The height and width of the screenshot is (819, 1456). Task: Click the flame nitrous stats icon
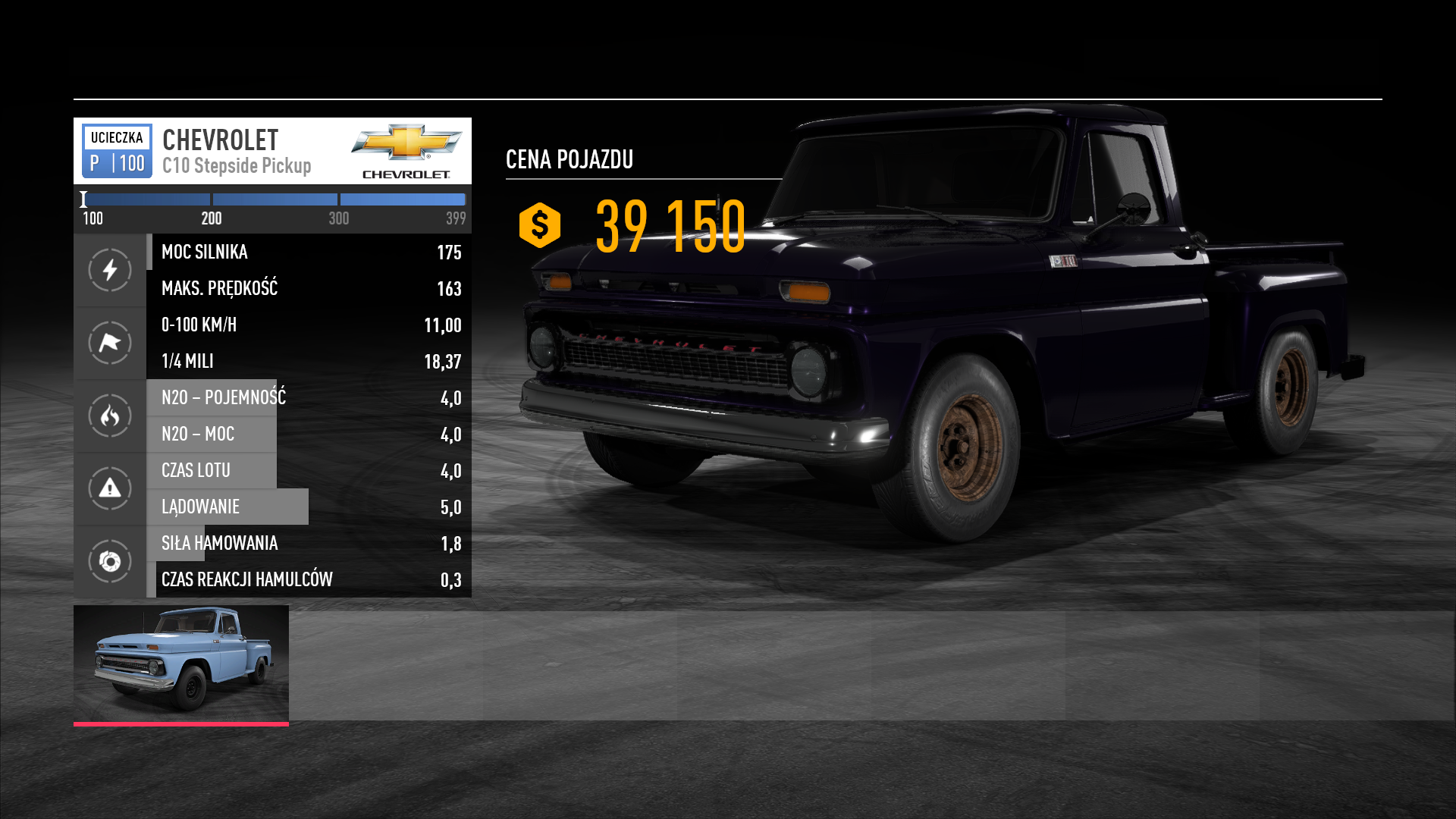(110, 416)
